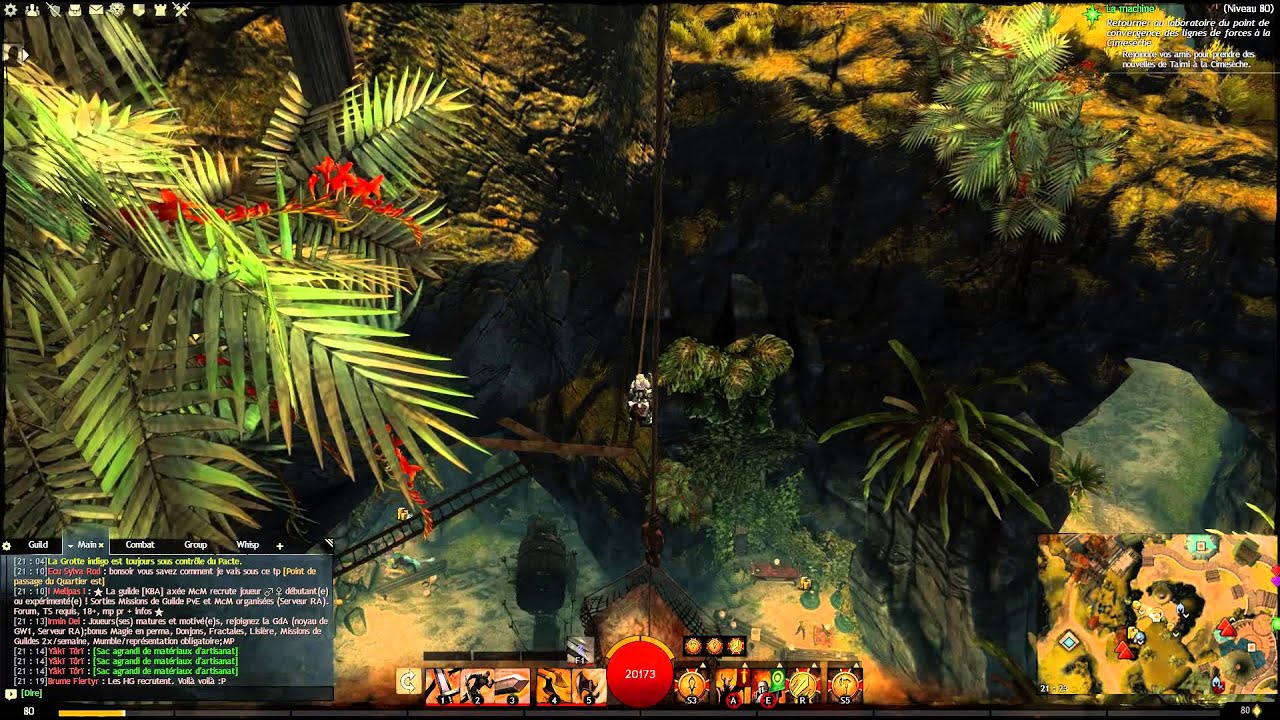
Task: Open the contacts and friends icon
Action: point(32,9)
